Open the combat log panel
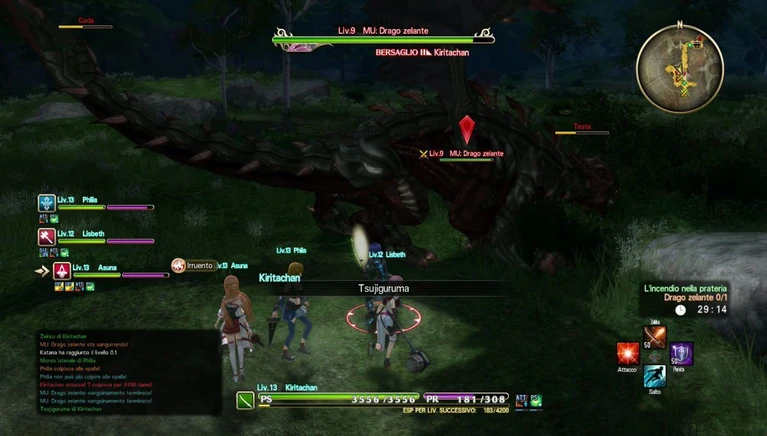This screenshot has width=767, height=436. 108,372
